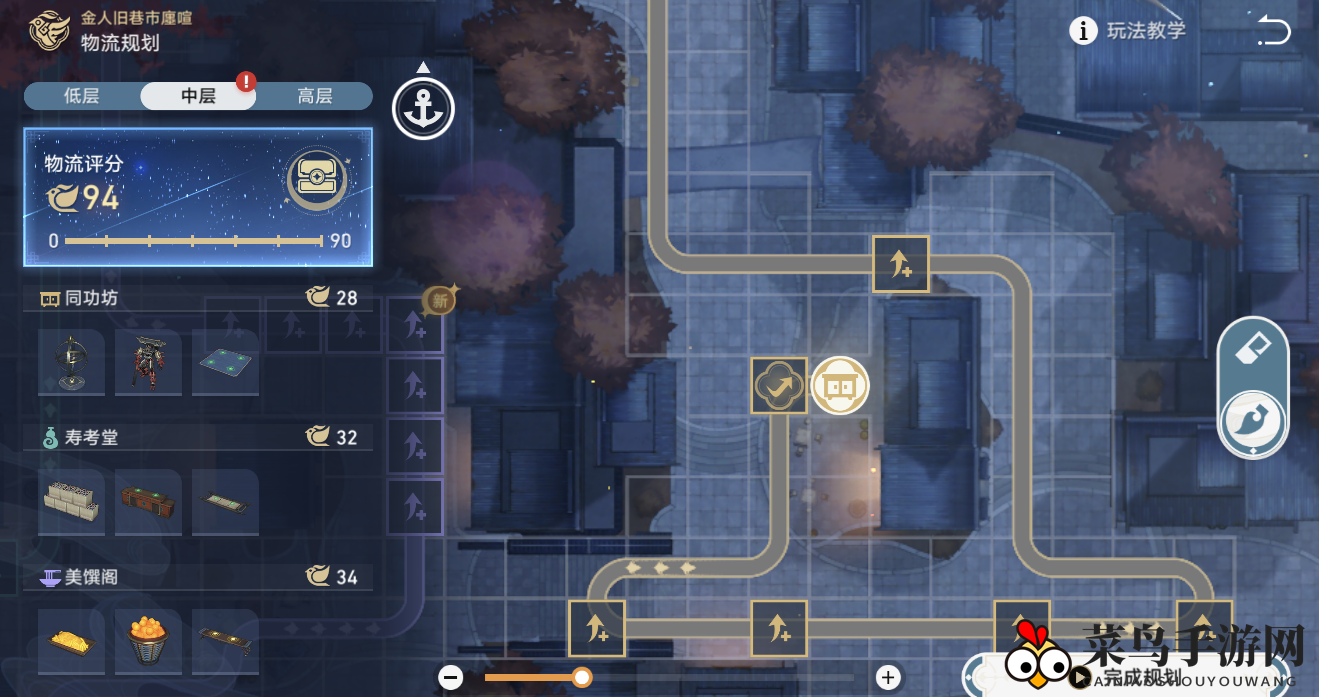This screenshot has height=697, width=1319.
Task: Zoom out with the minus button
Action: [451, 677]
